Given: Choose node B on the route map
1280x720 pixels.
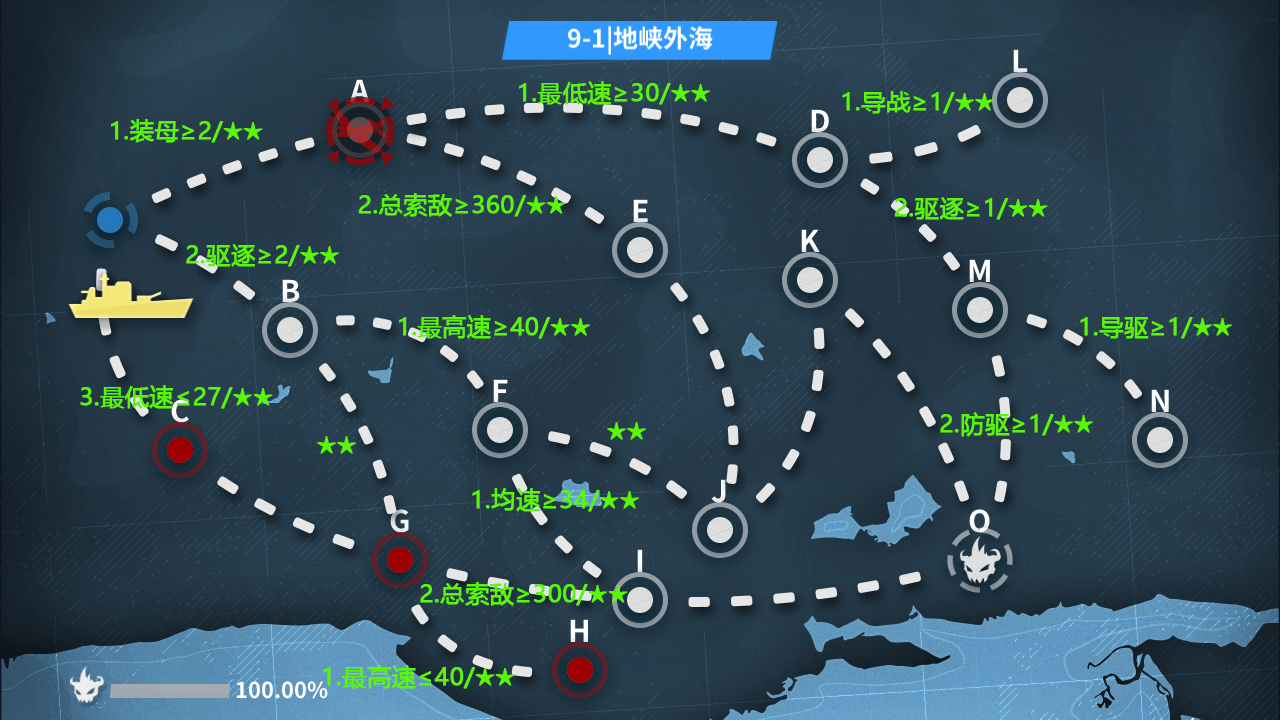Looking at the screenshot, I should tap(290, 330).
